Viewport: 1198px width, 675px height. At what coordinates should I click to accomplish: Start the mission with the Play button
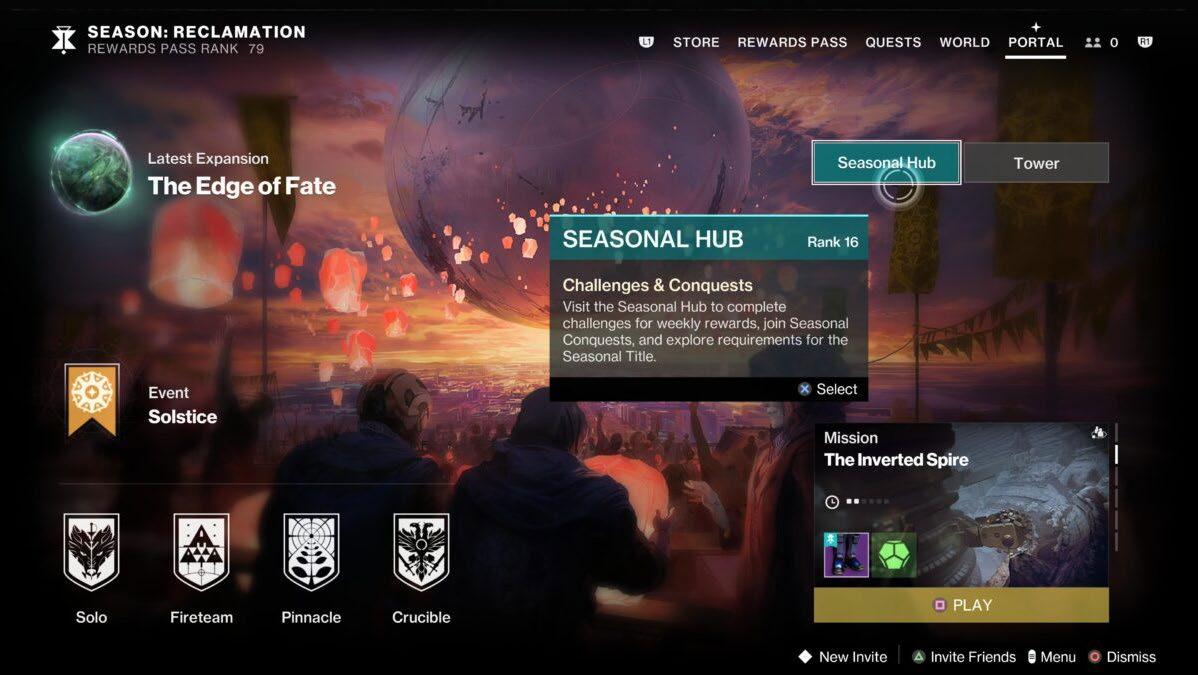961,605
